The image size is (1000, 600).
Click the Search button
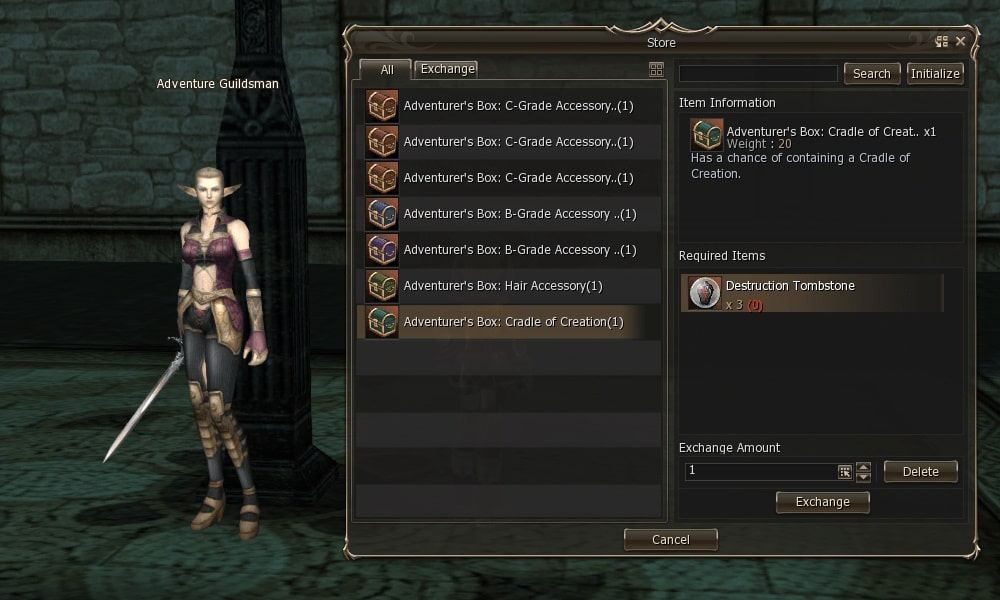point(871,74)
